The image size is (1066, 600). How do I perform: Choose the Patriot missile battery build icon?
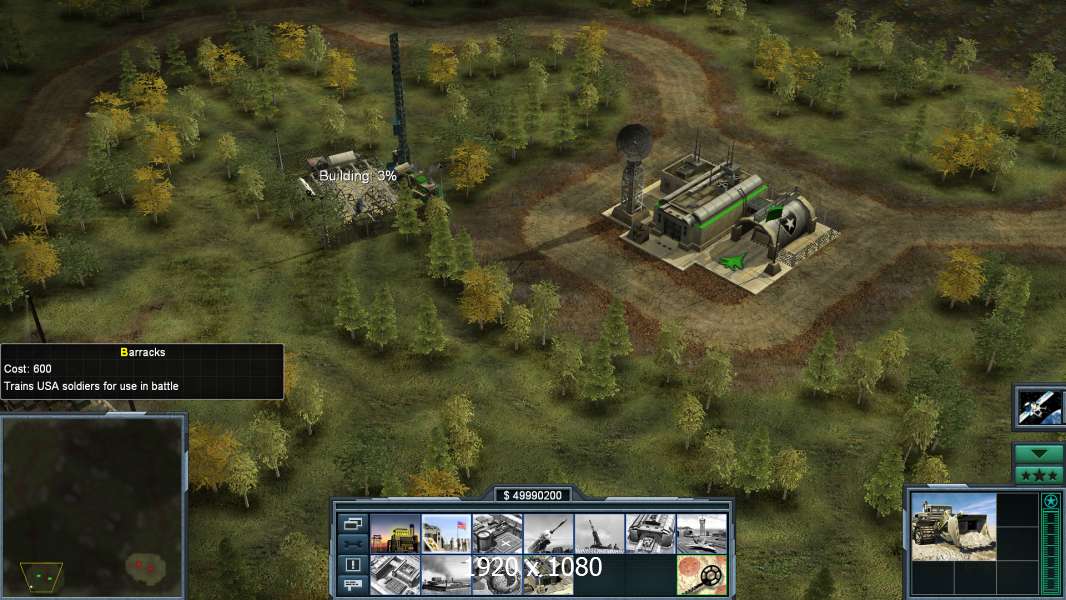pyautogui.click(x=549, y=534)
